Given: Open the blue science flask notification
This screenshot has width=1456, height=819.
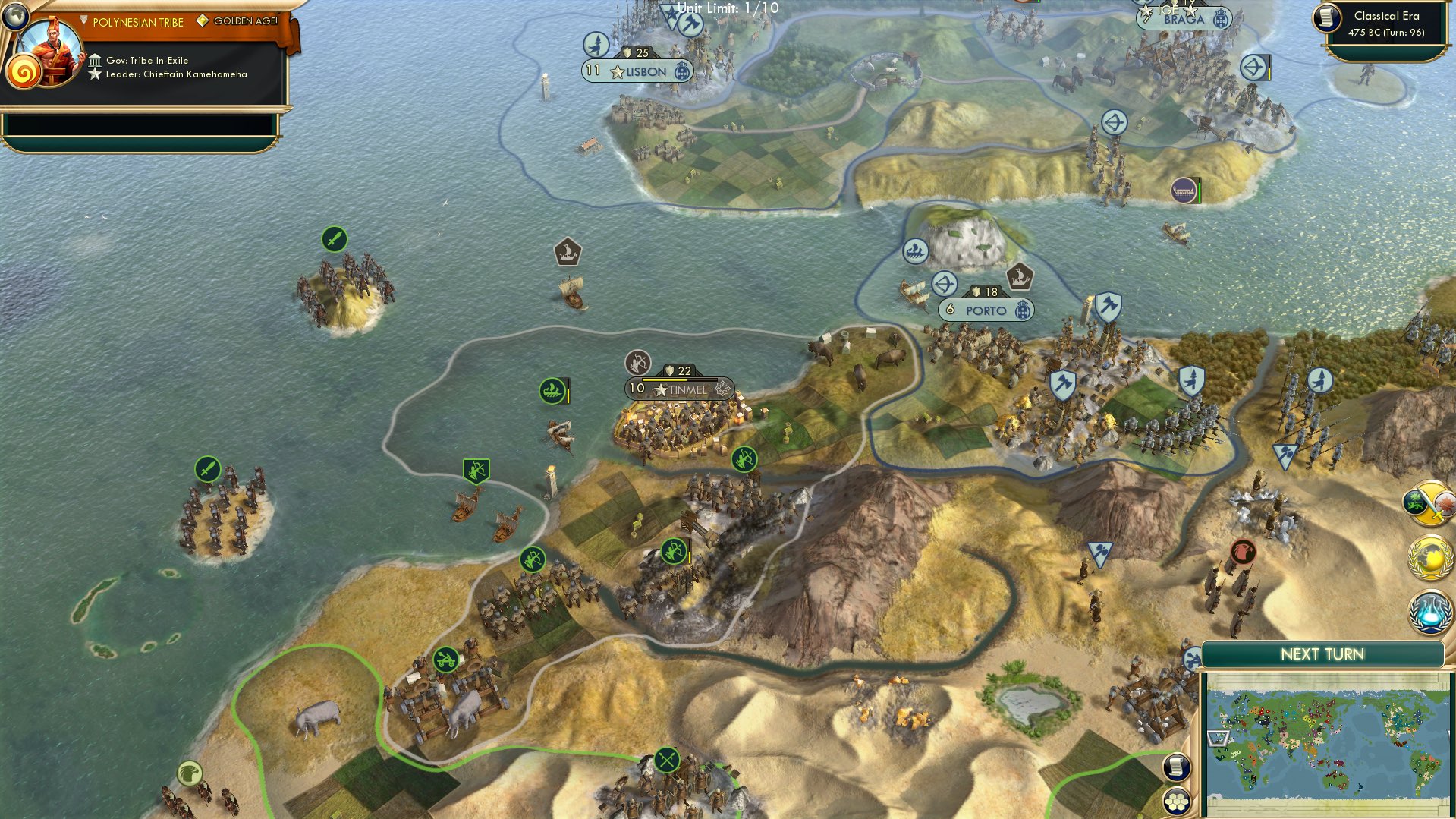Looking at the screenshot, I should pos(1431,612).
